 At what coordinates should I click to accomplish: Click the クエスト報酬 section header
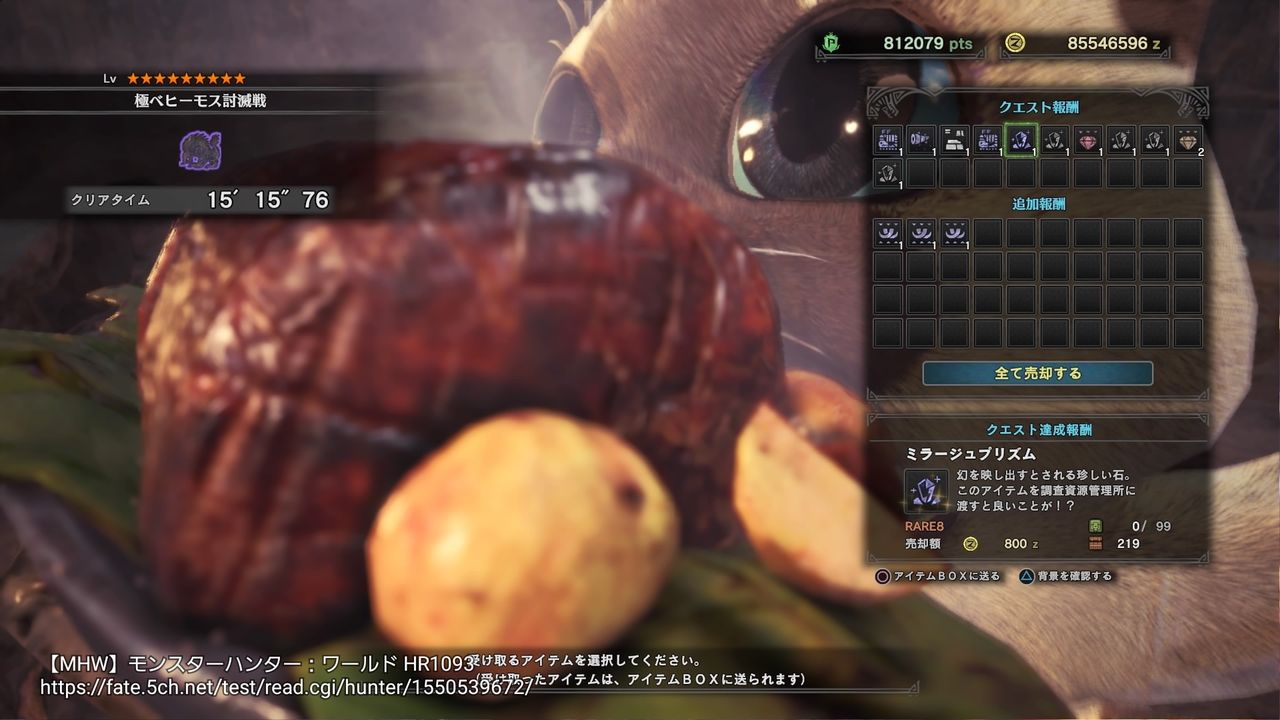click(x=1040, y=107)
